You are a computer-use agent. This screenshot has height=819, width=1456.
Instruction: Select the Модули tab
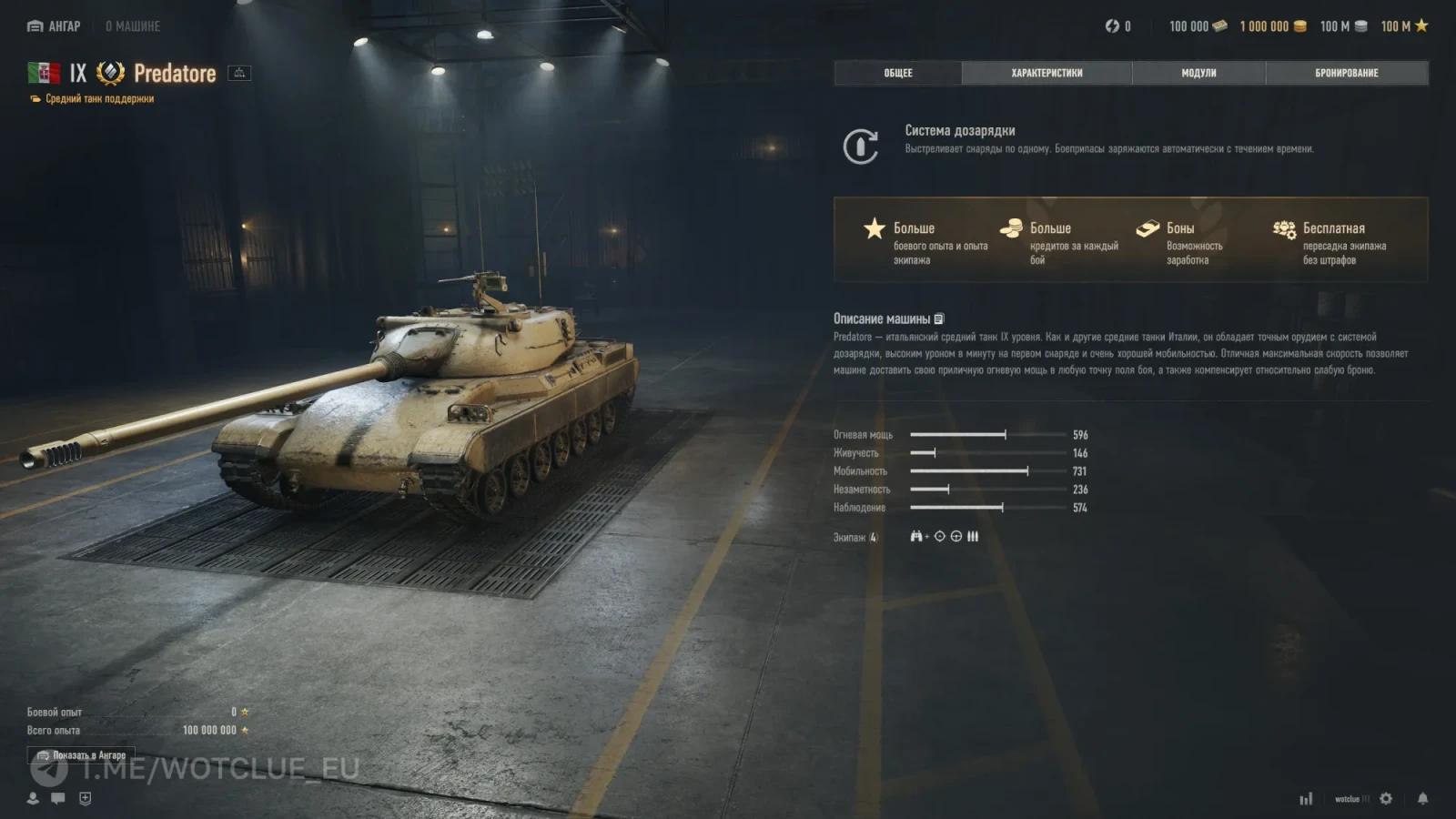[x=1198, y=73]
